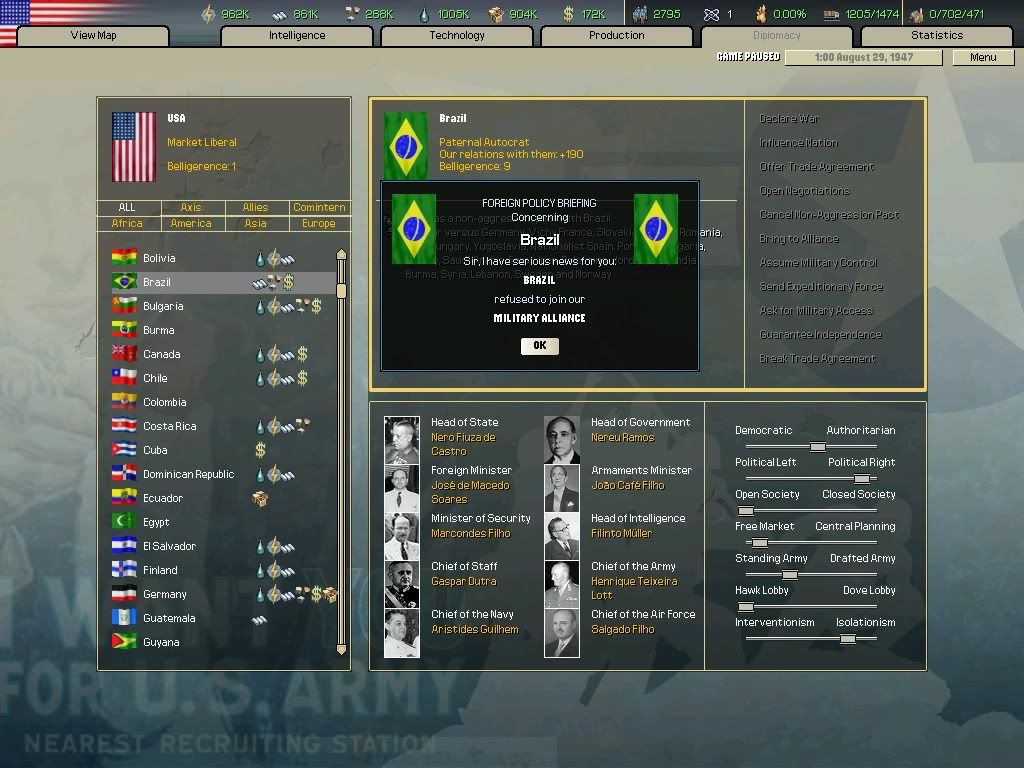This screenshot has width=1024, height=768.
Task: Show Comintern countries only
Action: 319,208
